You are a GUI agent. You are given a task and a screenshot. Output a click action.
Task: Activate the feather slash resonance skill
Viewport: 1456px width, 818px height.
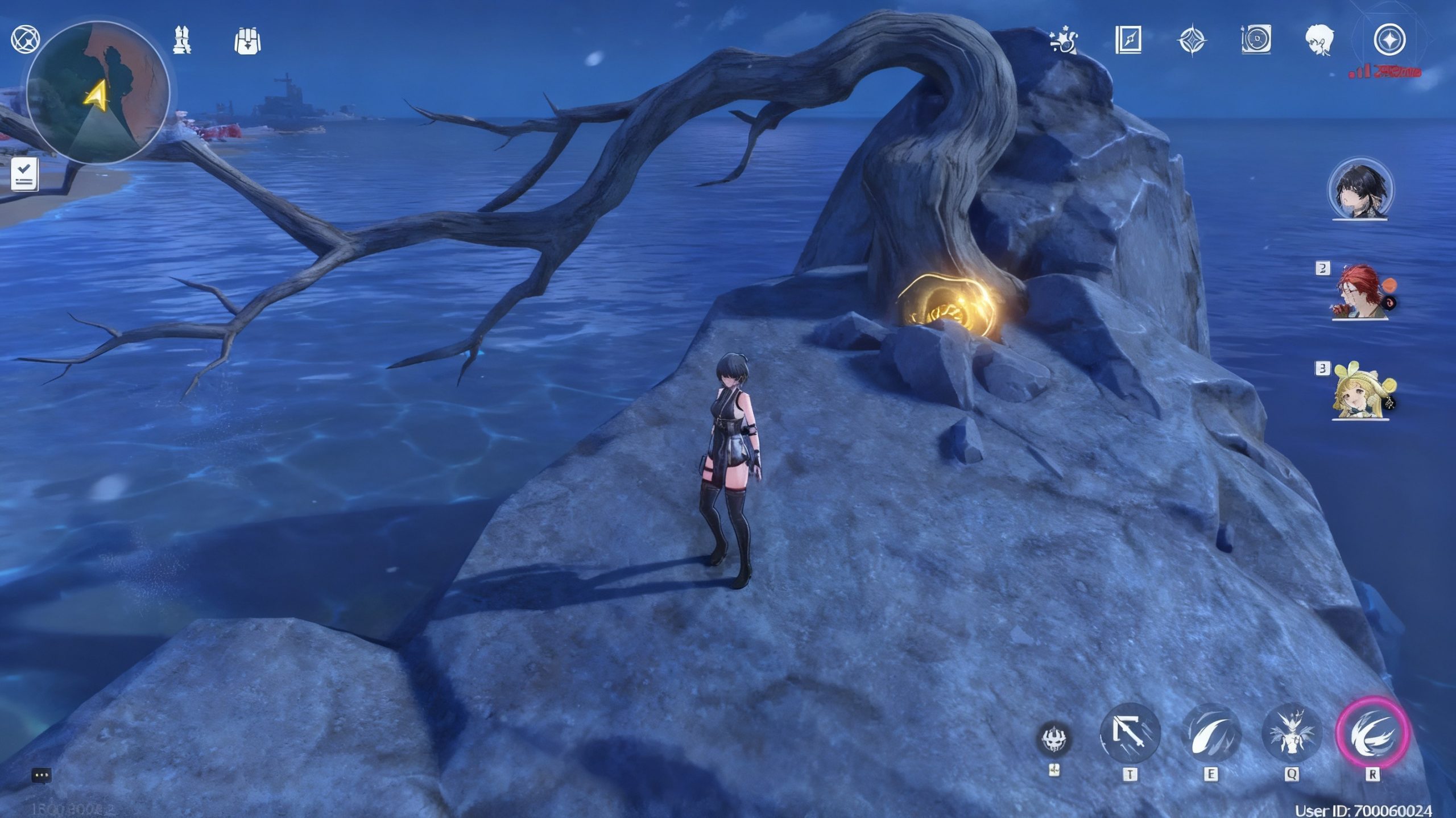[x=1211, y=734]
